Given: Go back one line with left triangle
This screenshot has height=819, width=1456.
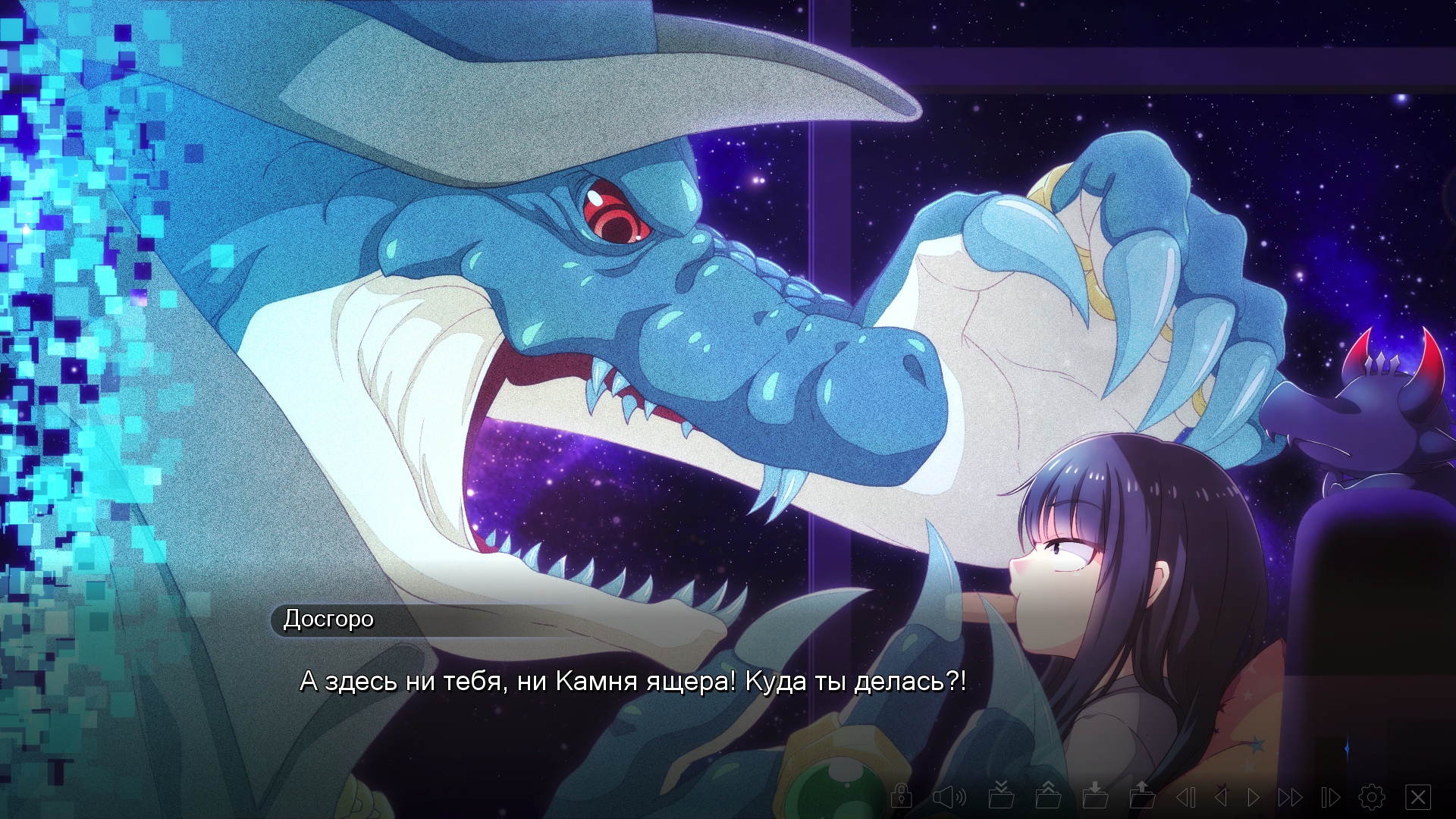Looking at the screenshot, I should point(1221,797).
